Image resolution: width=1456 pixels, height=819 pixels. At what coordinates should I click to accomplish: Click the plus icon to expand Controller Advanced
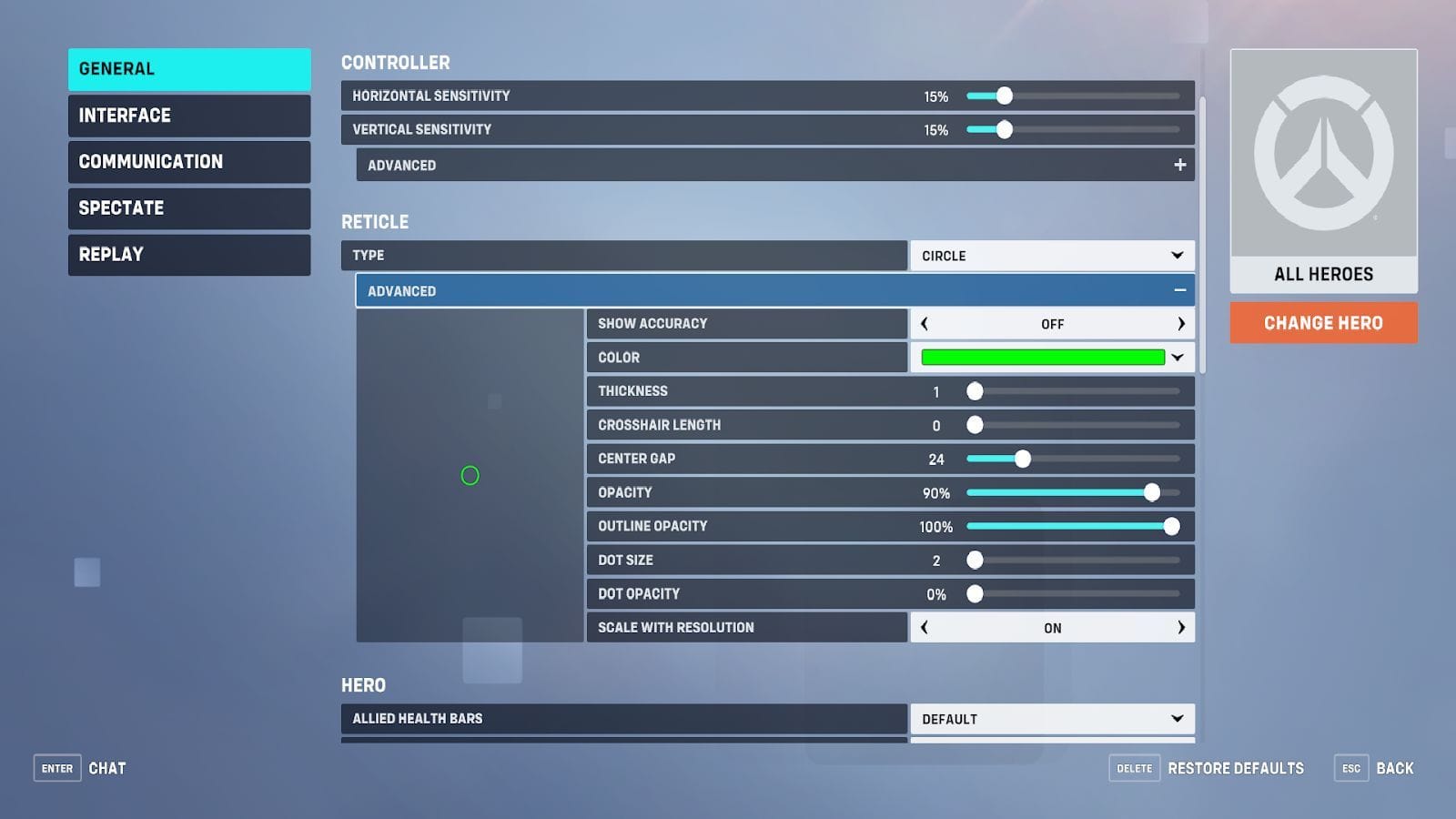point(1179,165)
